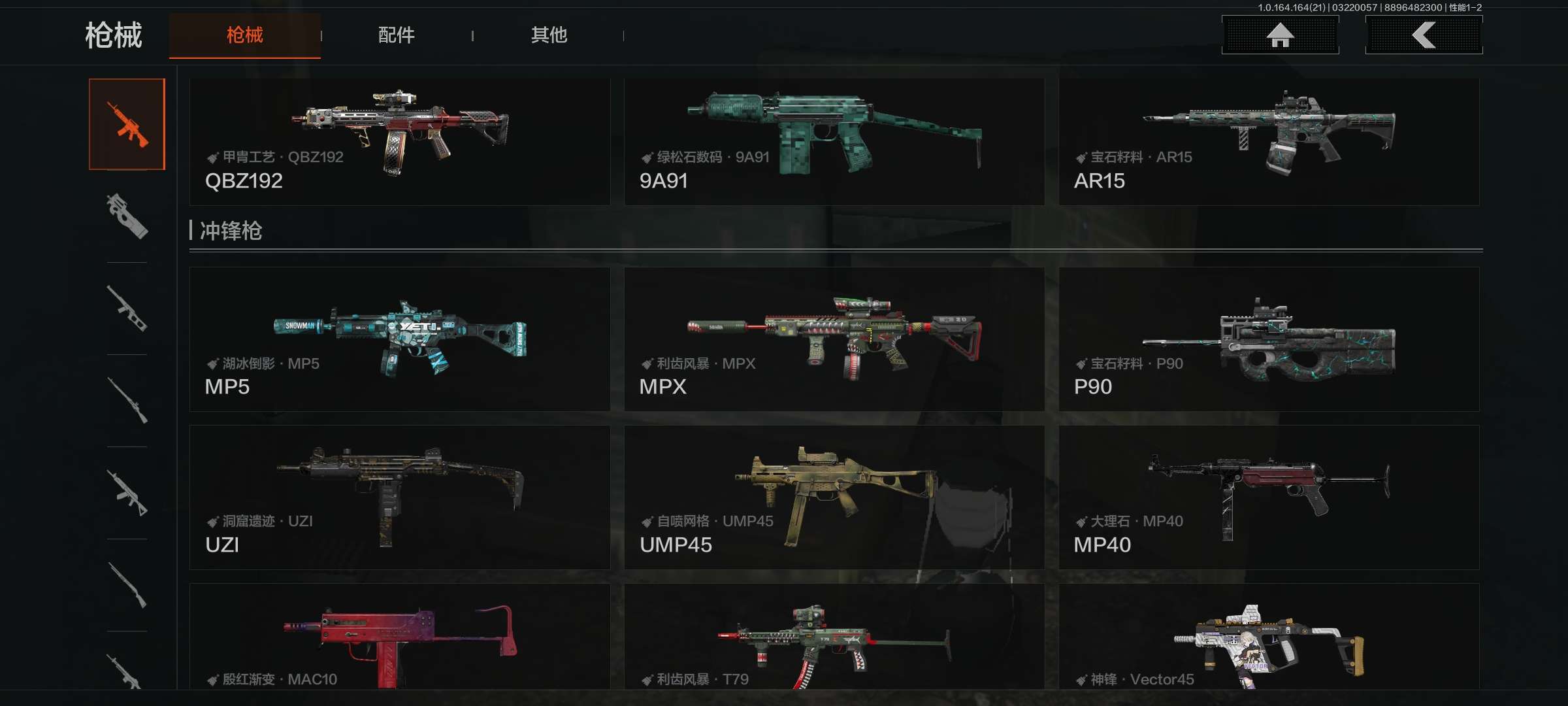Viewport: 1568px width, 706px height.
Task: Select the 其他 tab
Action: [549, 35]
